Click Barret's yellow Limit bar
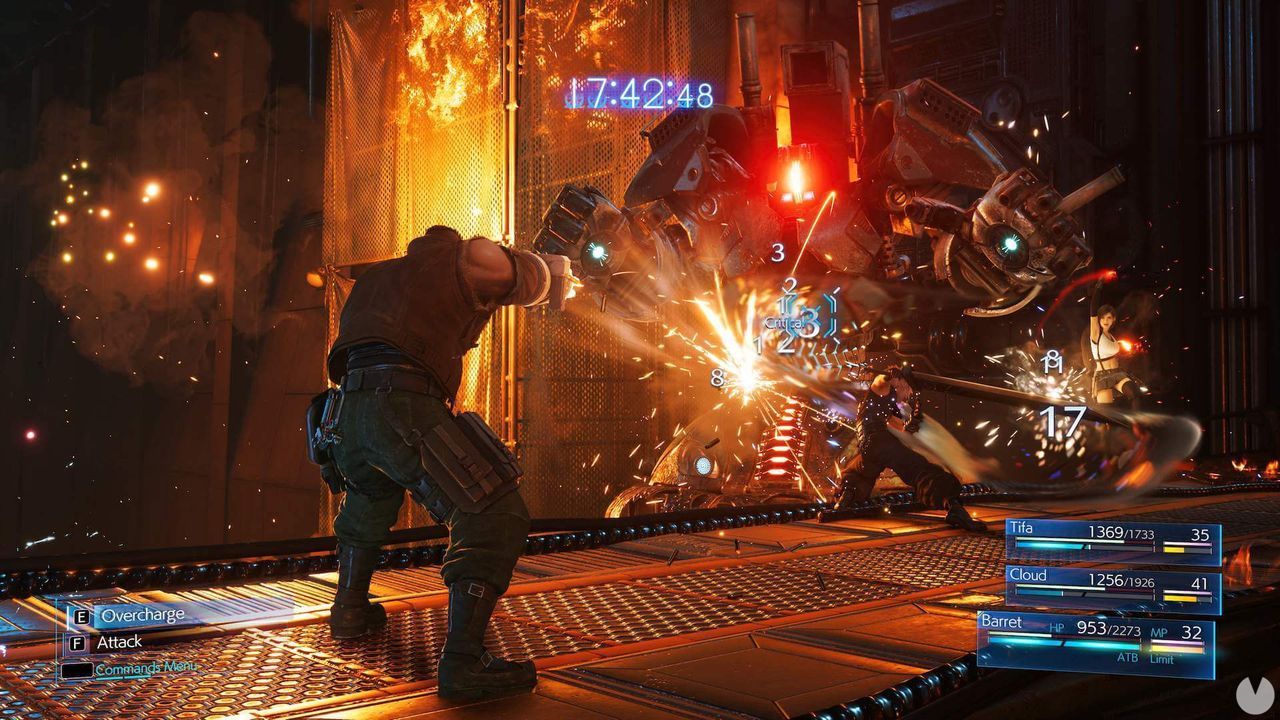This screenshot has width=1280, height=720. point(1177,648)
